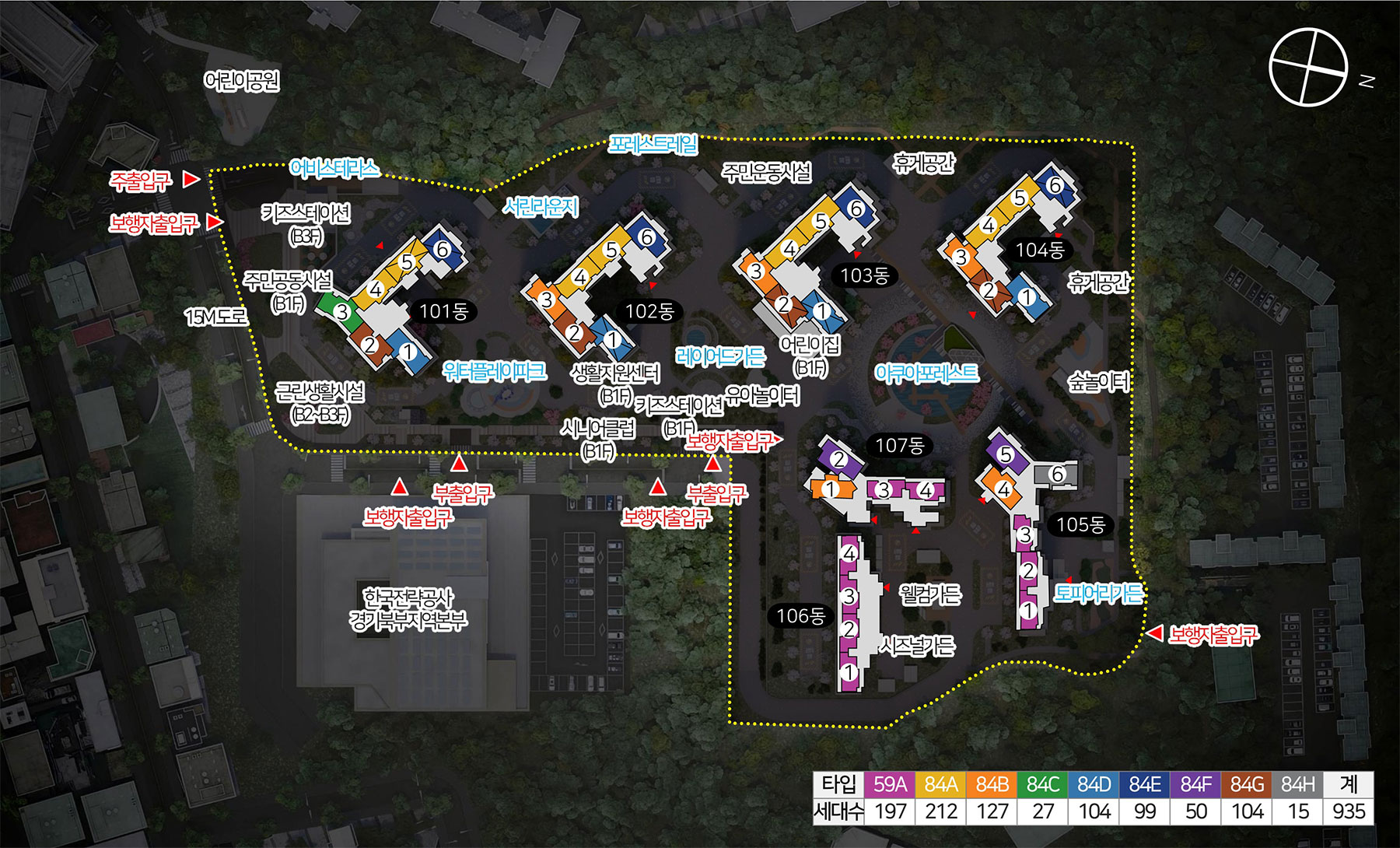Pick the brown 84G legend entry

click(1247, 784)
